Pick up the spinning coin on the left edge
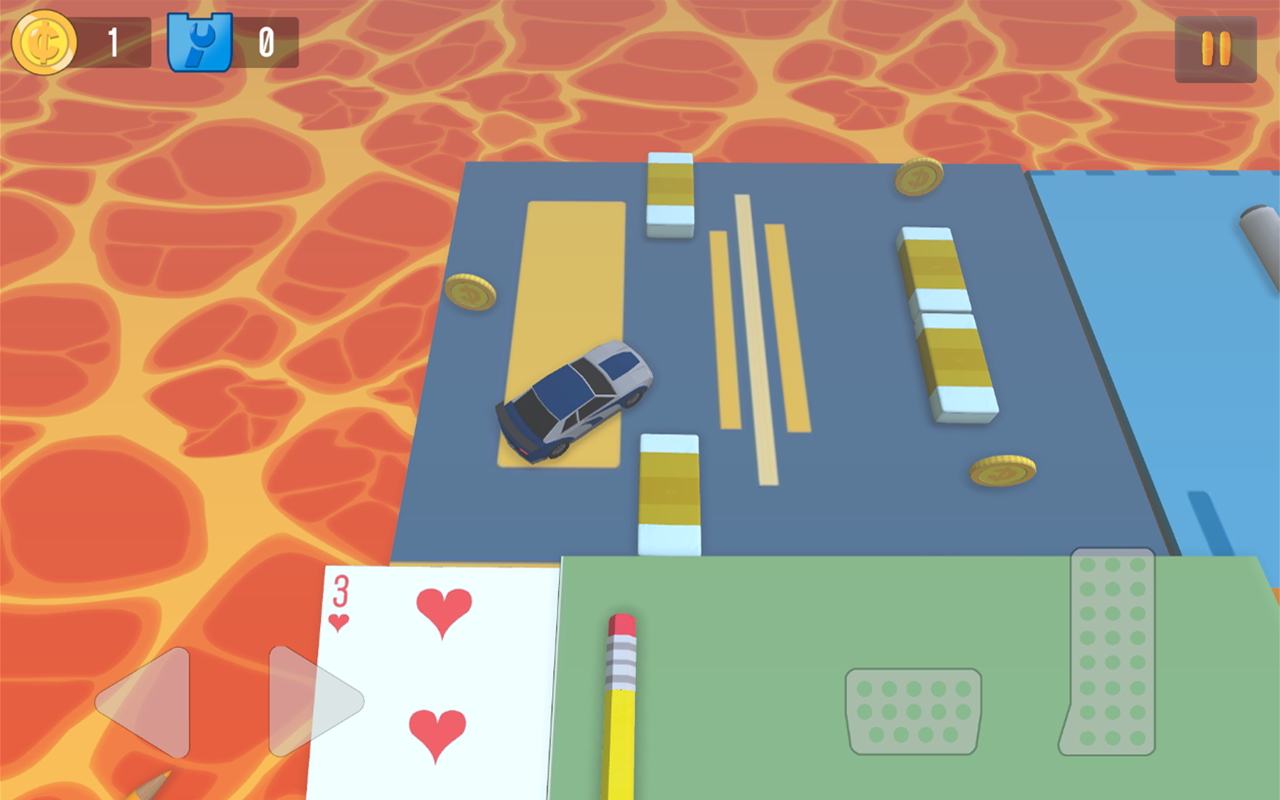This screenshot has width=1280, height=800. [468, 292]
